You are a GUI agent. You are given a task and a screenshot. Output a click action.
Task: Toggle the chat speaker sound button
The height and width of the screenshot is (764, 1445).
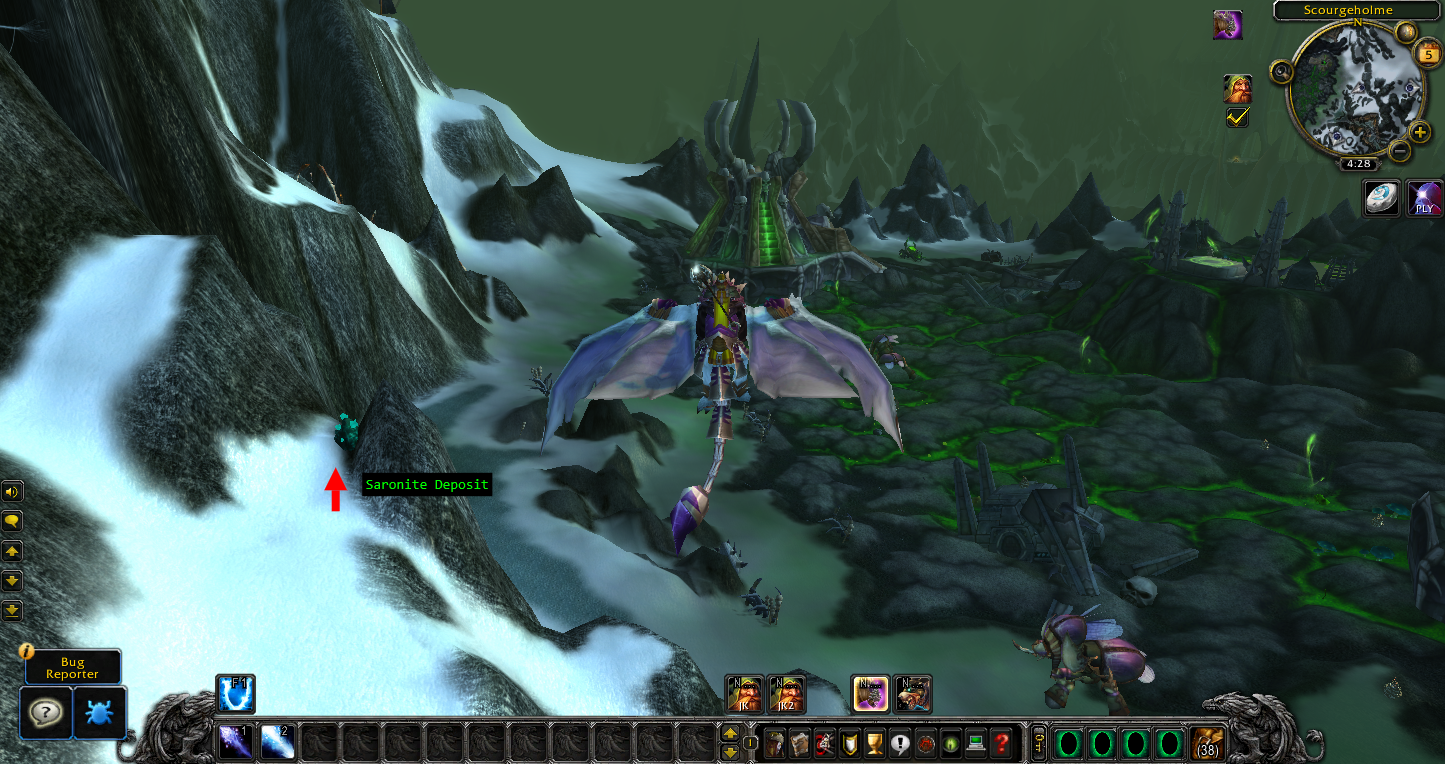(x=12, y=491)
